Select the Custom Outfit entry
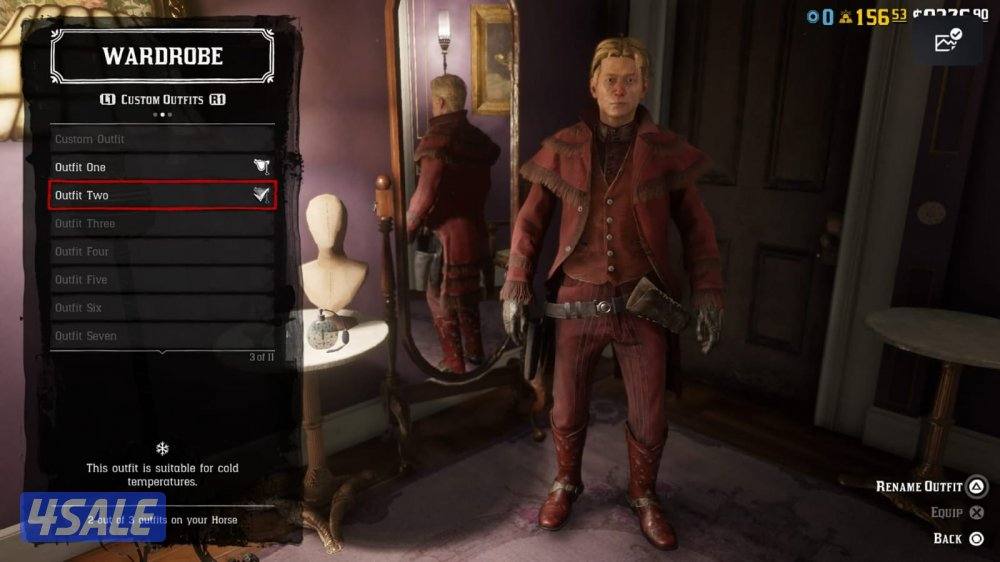 point(161,139)
